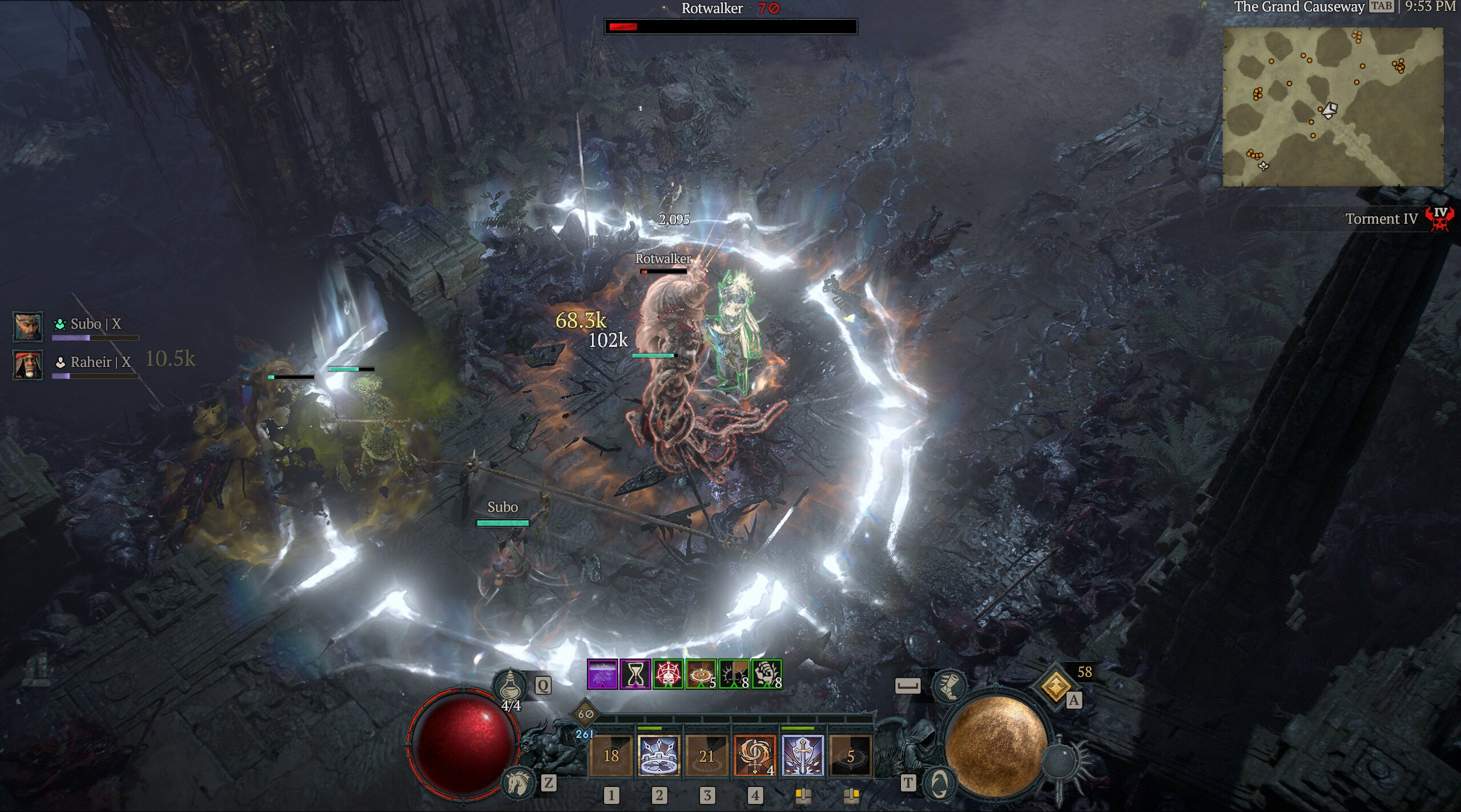Viewport: 1461px width, 812px height.
Task: Summon the horse mount
Action: point(518,782)
